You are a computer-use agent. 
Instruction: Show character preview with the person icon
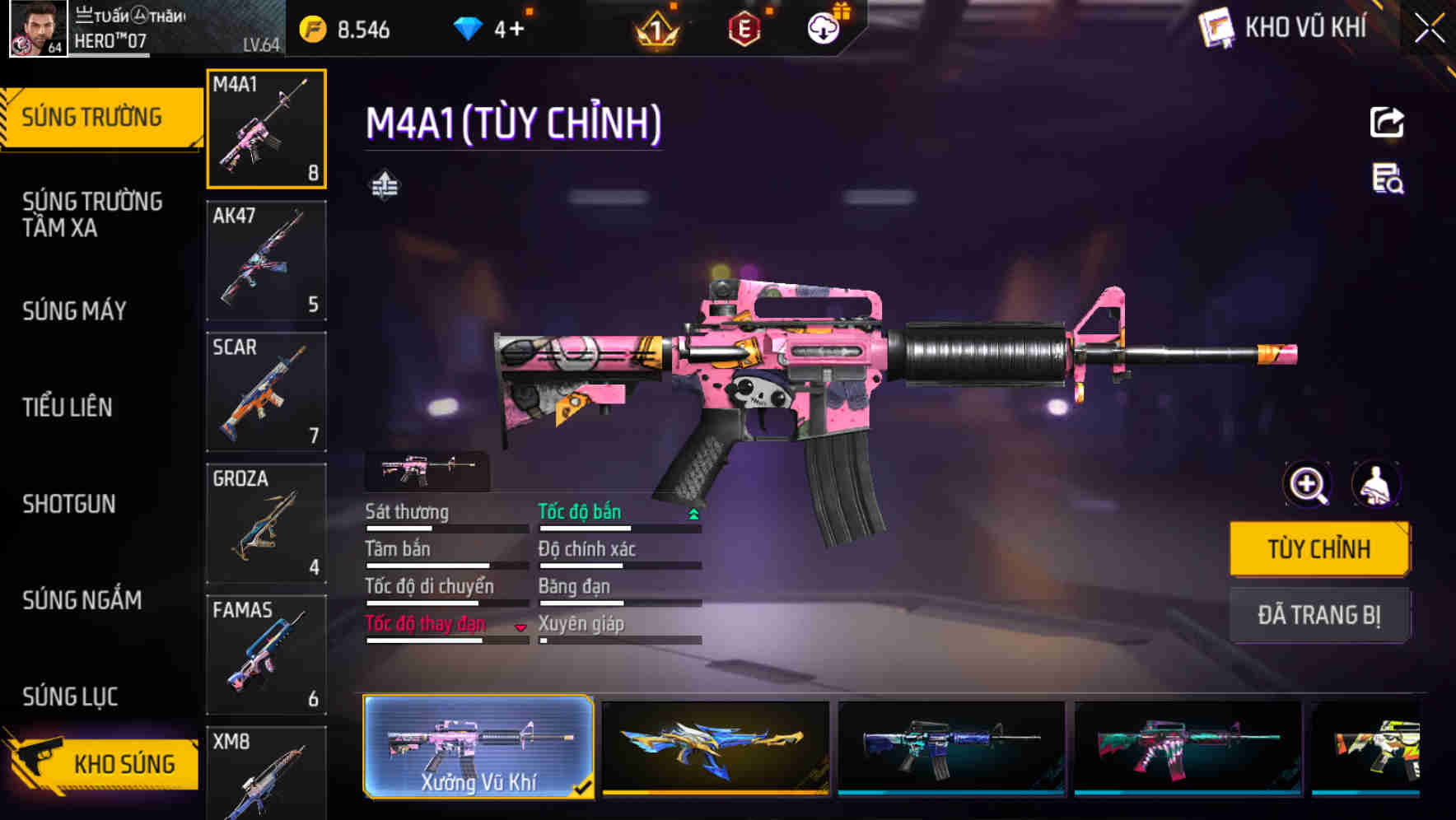(1374, 485)
